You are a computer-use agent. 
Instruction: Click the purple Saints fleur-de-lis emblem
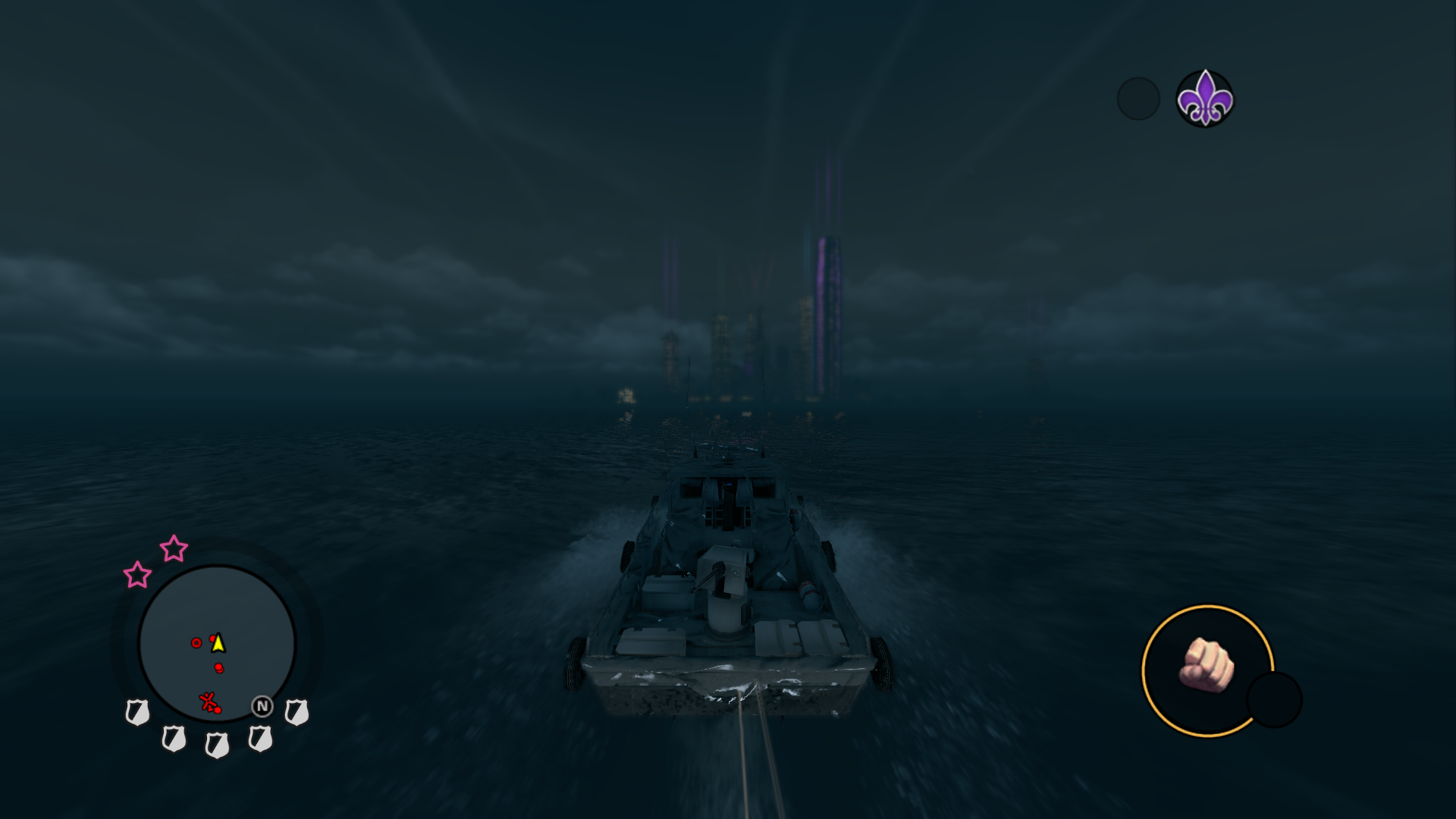coord(1204,99)
